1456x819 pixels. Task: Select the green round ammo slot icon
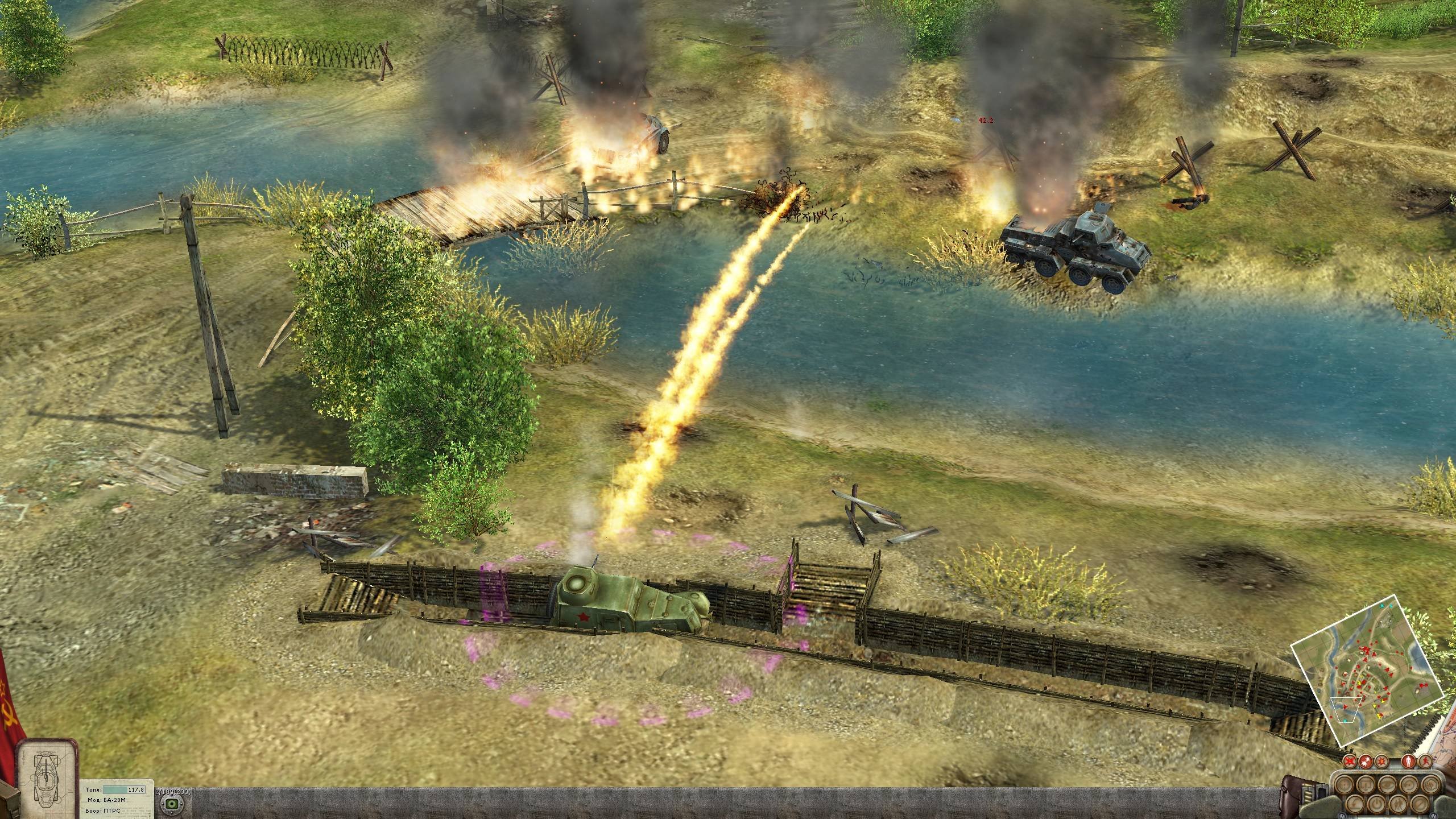[169, 803]
